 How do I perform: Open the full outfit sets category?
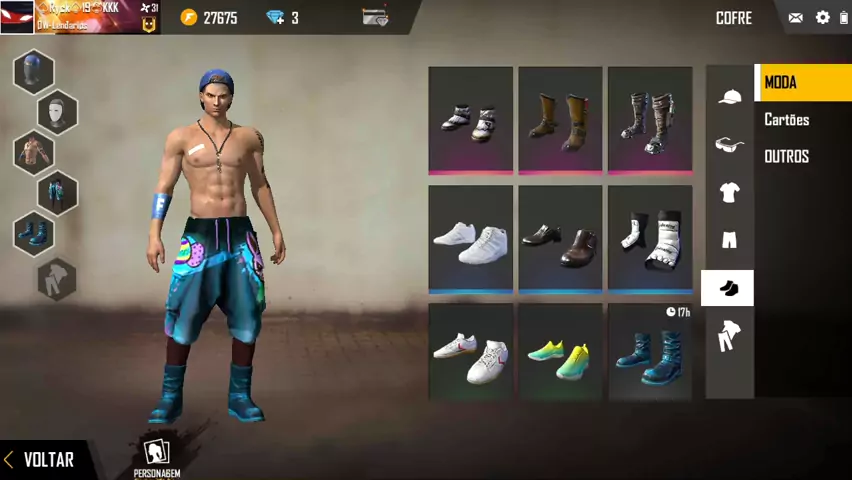[x=729, y=336]
